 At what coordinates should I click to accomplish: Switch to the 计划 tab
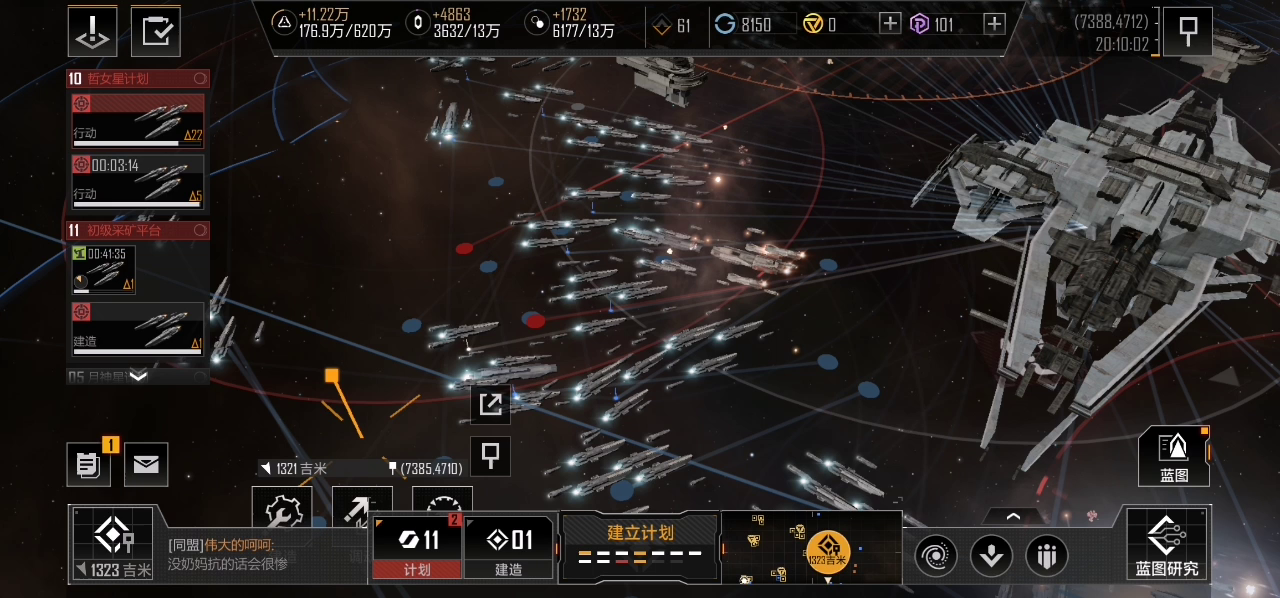coord(417,547)
